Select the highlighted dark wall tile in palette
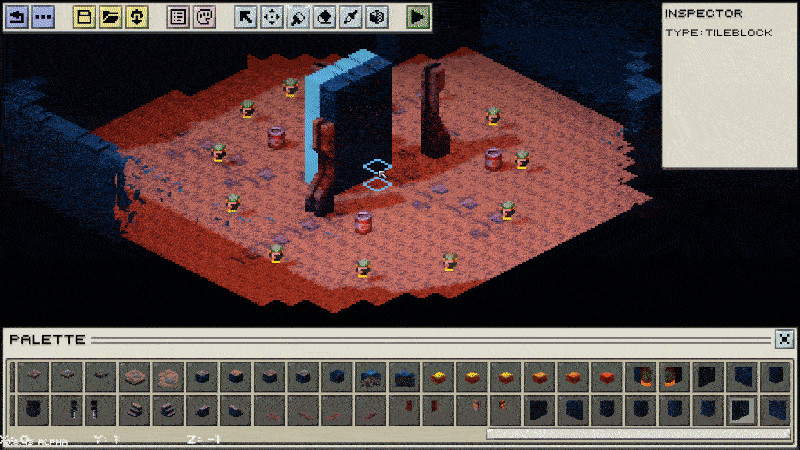Screen dimensions: 800x450 coord(742,409)
